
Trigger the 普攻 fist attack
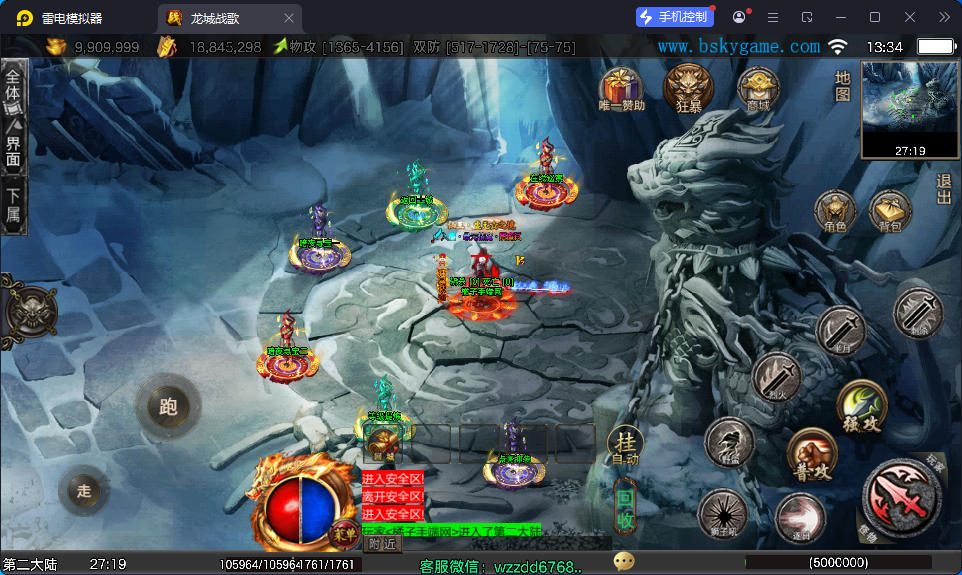[808, 452]
